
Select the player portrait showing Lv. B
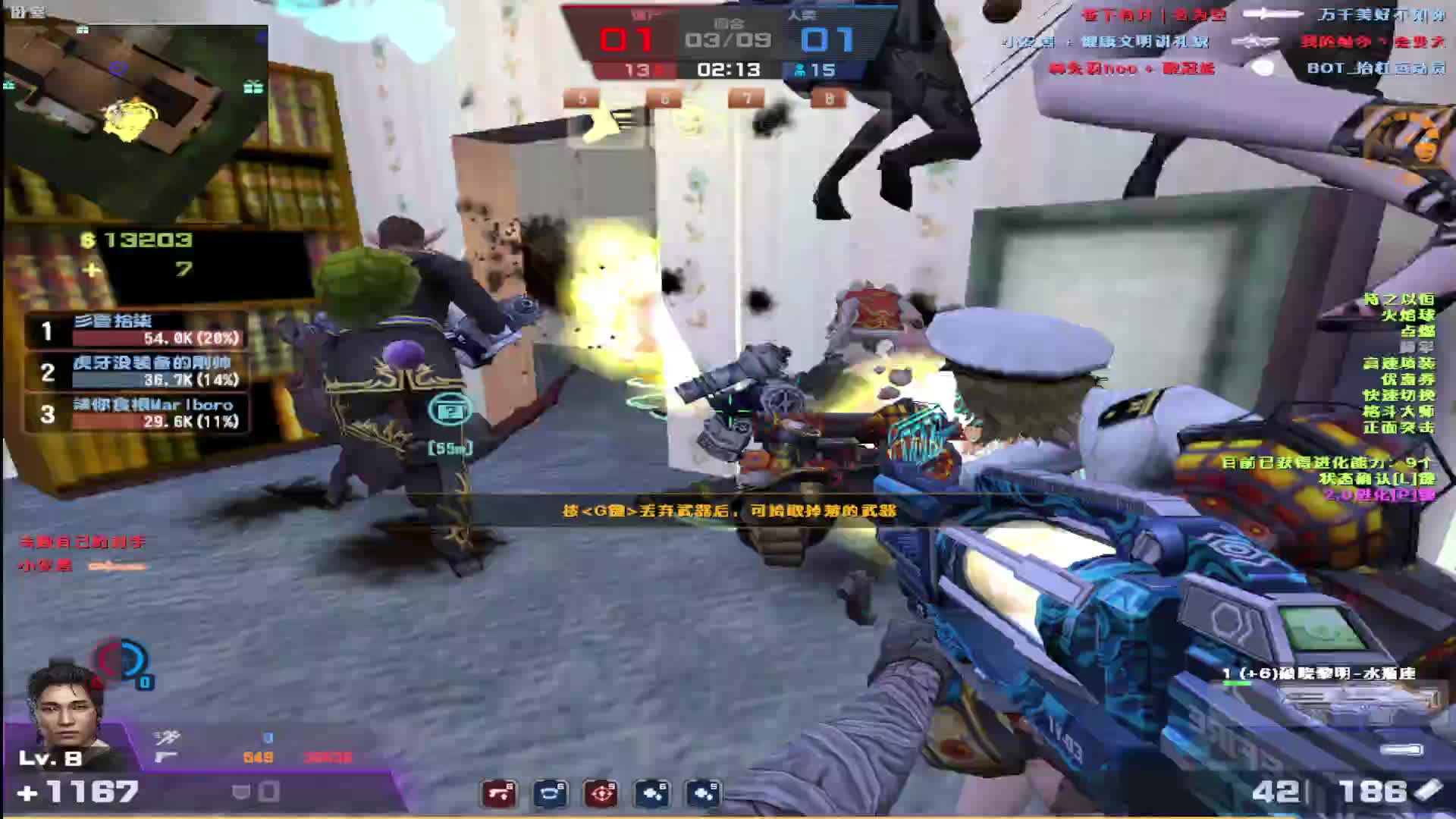click(x=65, y=713)
